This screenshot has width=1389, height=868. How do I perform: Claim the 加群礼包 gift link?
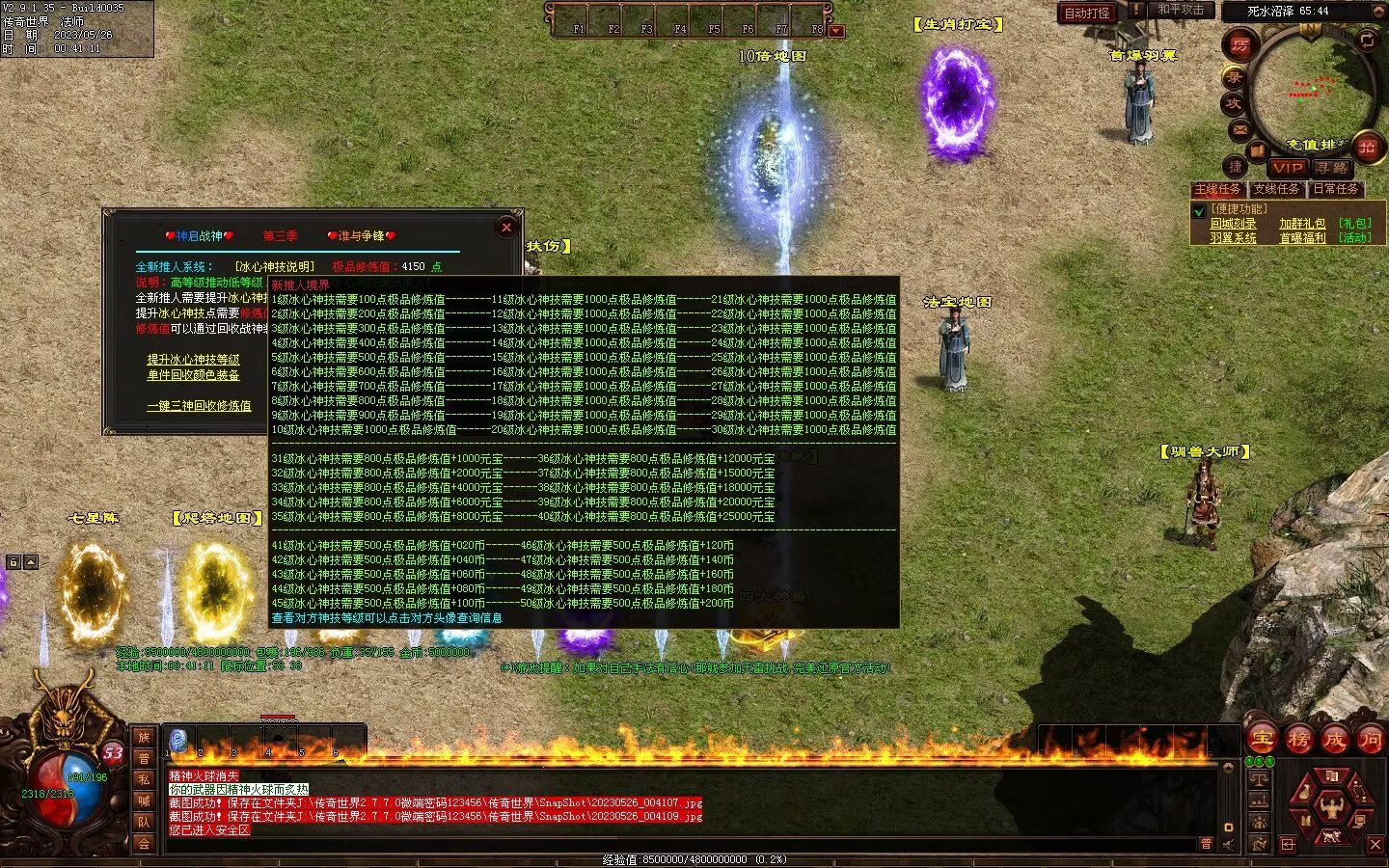pyautogui.click(x=1302, y=224)
